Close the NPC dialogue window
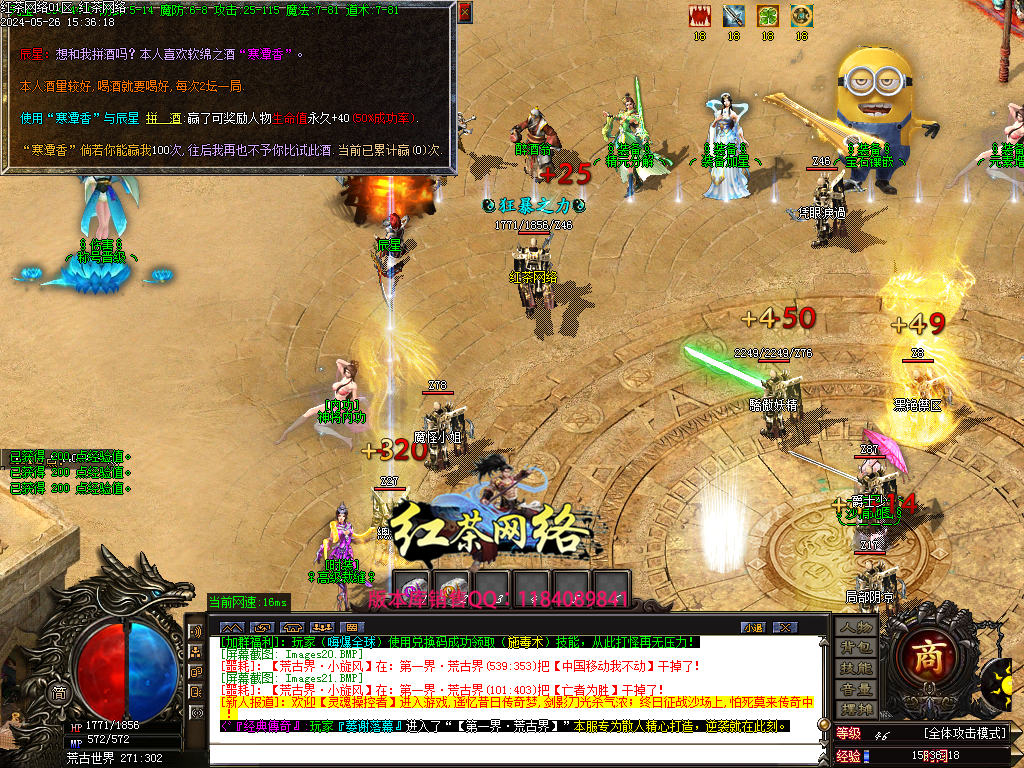This screenshot has height=768, width=1024. tap(465, 13)
